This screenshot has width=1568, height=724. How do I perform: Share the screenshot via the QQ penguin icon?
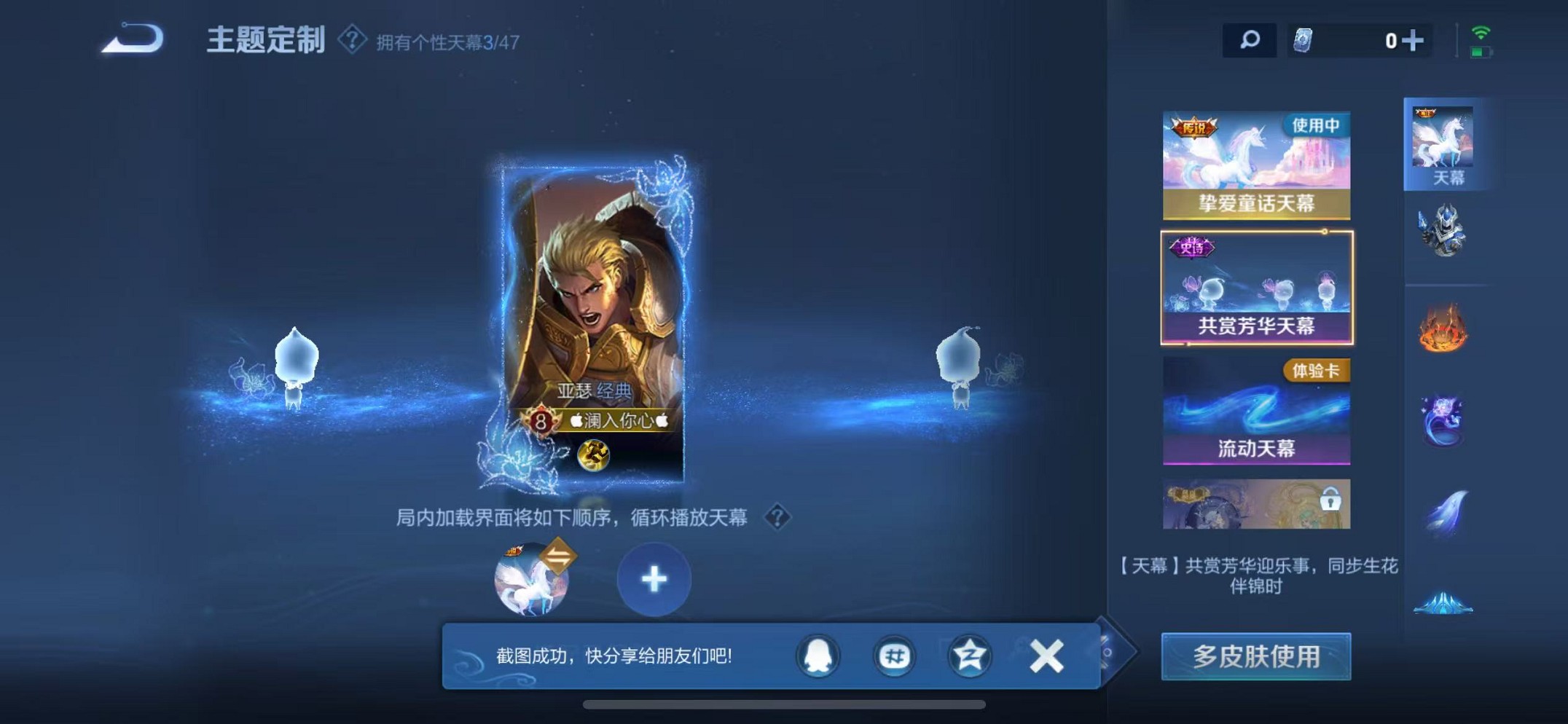tap(818, 656)
